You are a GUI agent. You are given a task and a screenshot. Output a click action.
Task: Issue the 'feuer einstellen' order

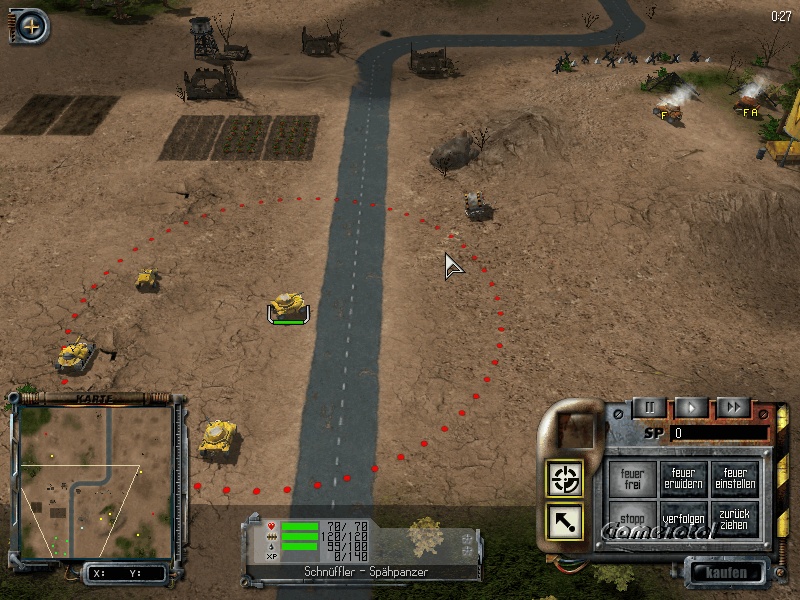[735, 478]
